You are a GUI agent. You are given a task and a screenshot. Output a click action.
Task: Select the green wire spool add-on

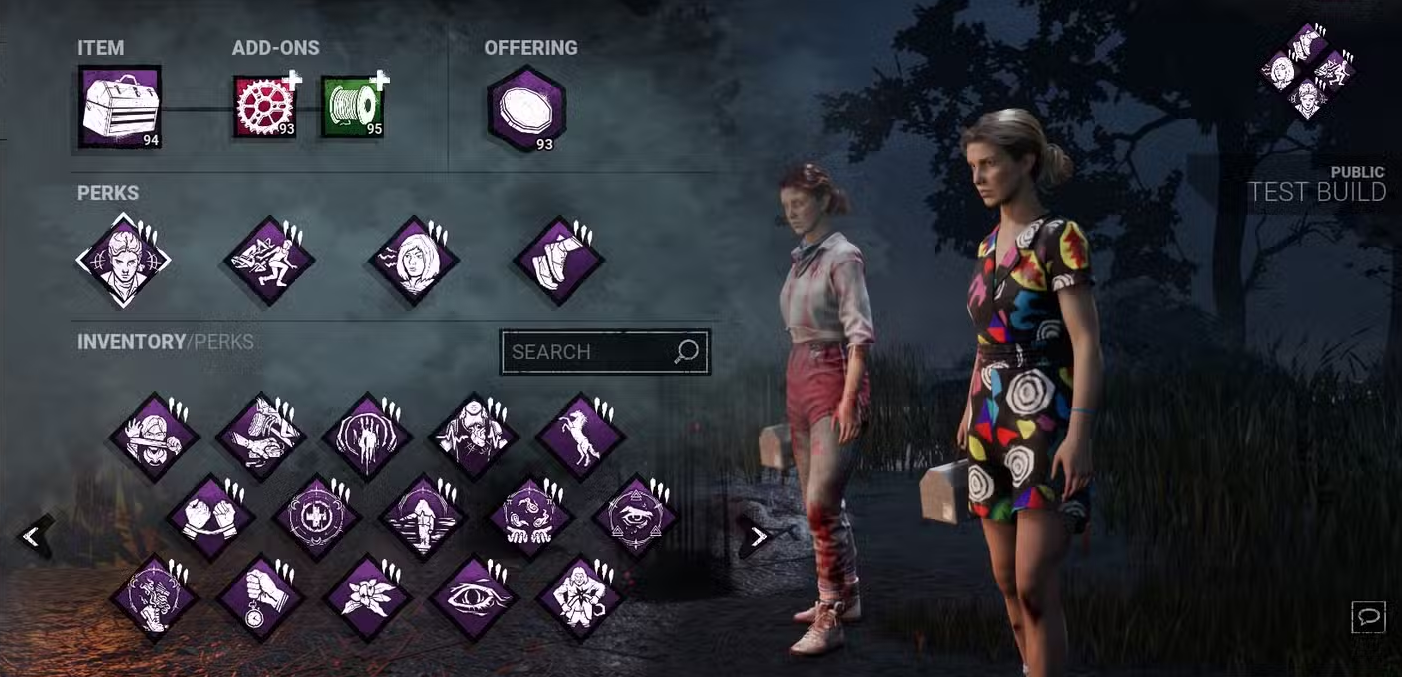pyautogui.click(x=352, y=107)
